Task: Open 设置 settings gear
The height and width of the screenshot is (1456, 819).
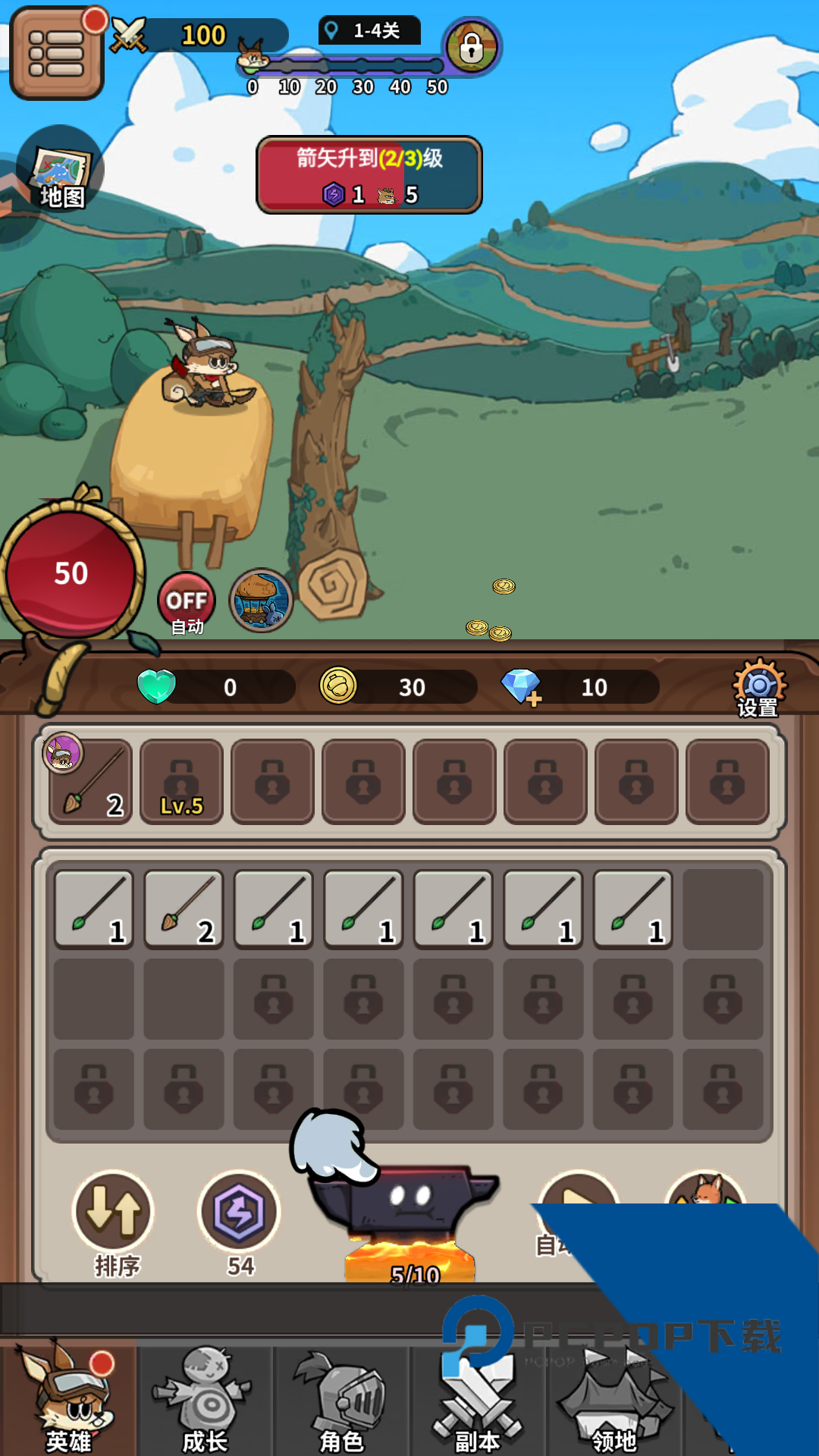Action: 758,687
